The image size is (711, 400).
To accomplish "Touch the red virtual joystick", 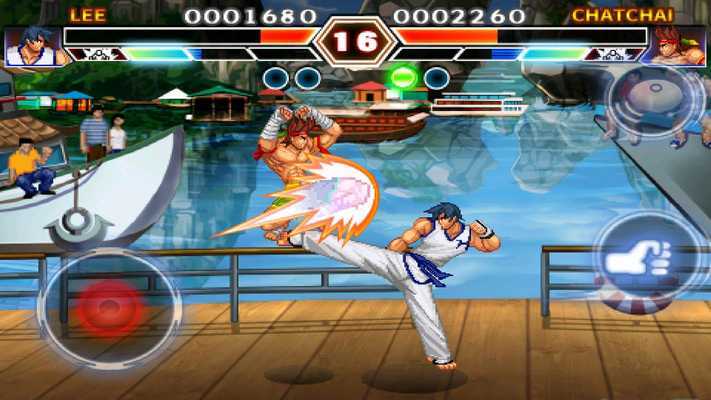I will pyautogui.click(x=110, y=307).
